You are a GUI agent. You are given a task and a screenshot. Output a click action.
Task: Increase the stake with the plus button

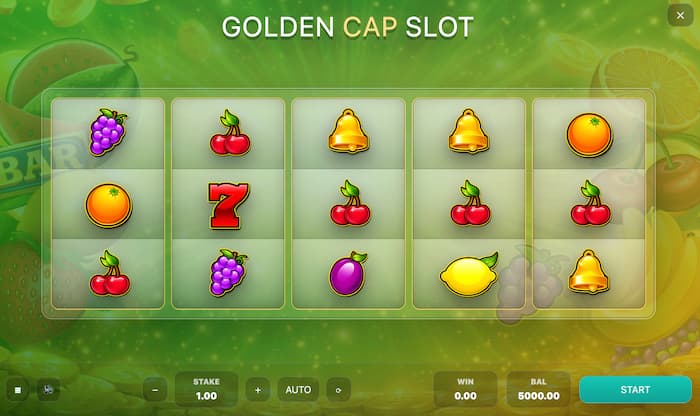[x=258, y=389]
